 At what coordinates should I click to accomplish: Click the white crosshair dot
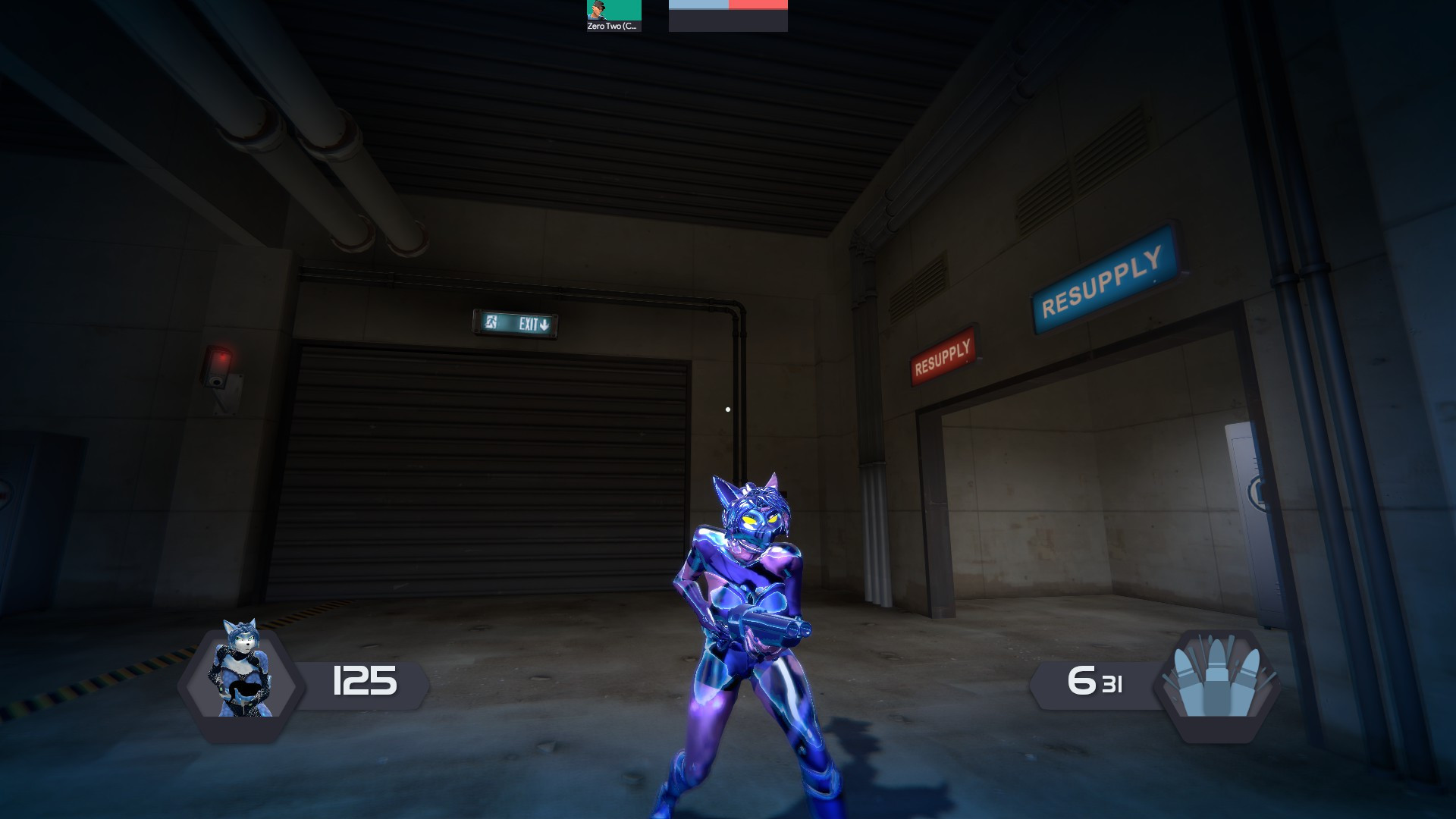coord(728,408)
